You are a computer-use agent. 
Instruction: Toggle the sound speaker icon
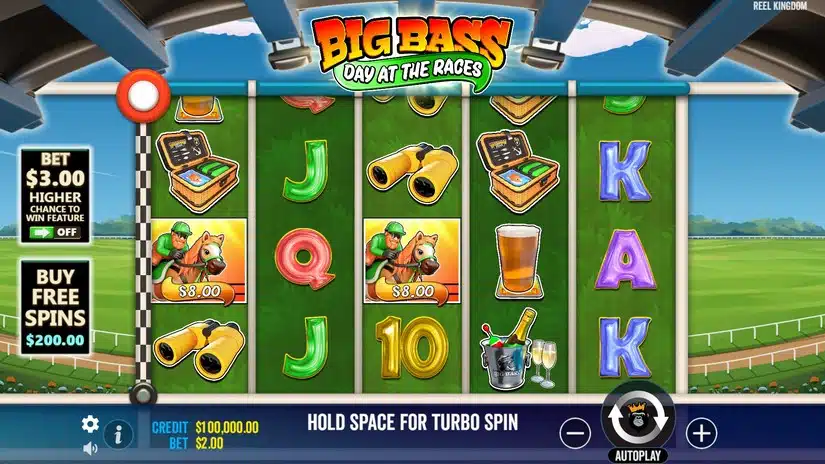click(90, 446)
